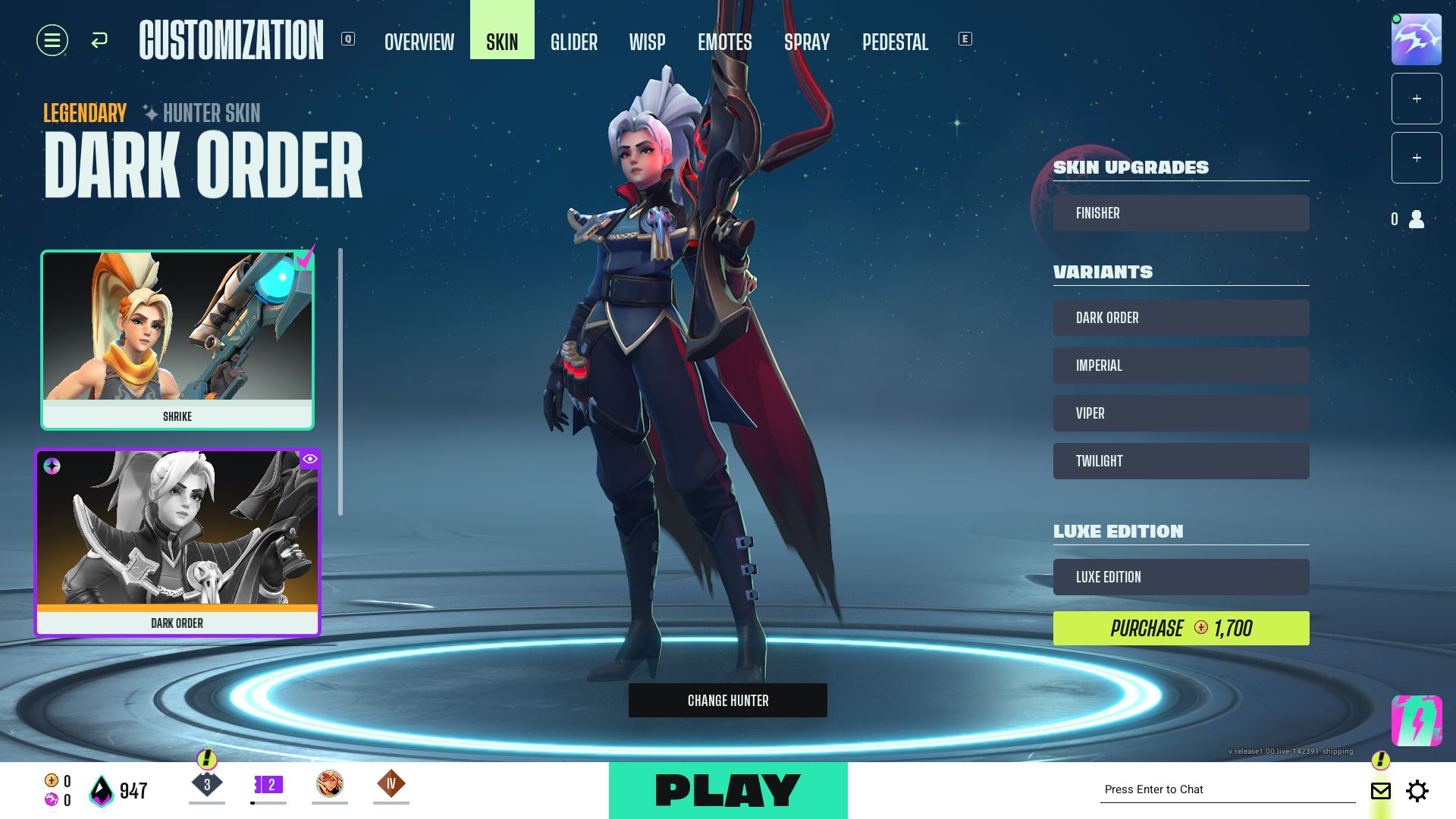Purchase the skin for 1,700
This screenshot has width=1456, height=819.
pyautogui.click(x=1181, y=628)
